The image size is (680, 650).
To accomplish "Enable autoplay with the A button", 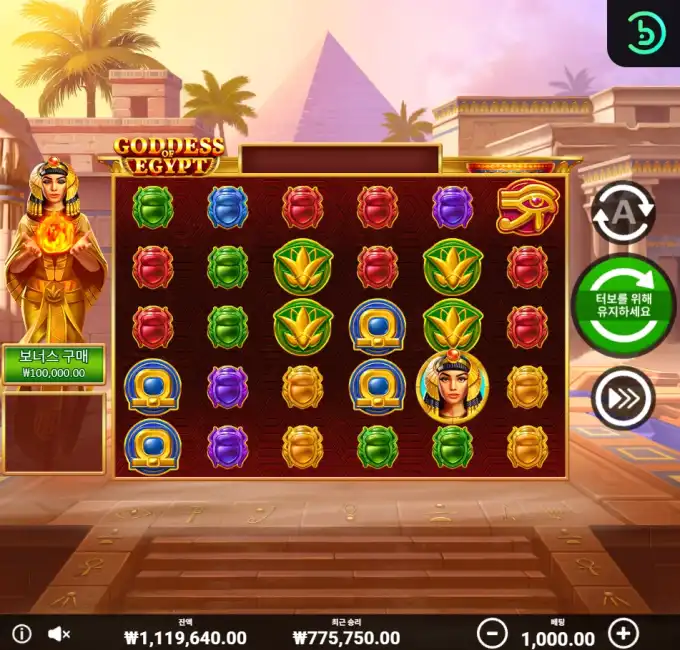I will 622,212.
